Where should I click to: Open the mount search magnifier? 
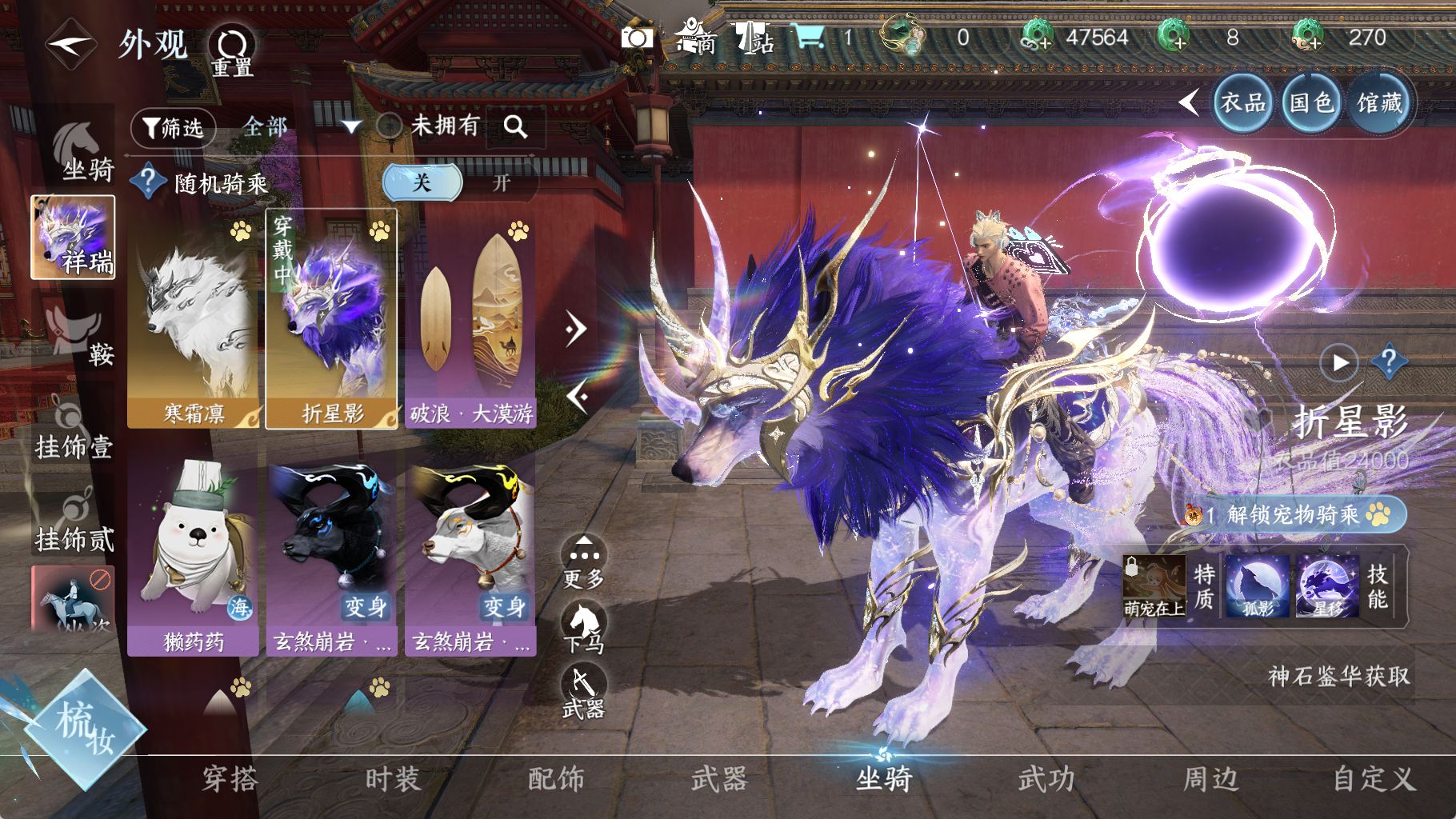[515, 126]
